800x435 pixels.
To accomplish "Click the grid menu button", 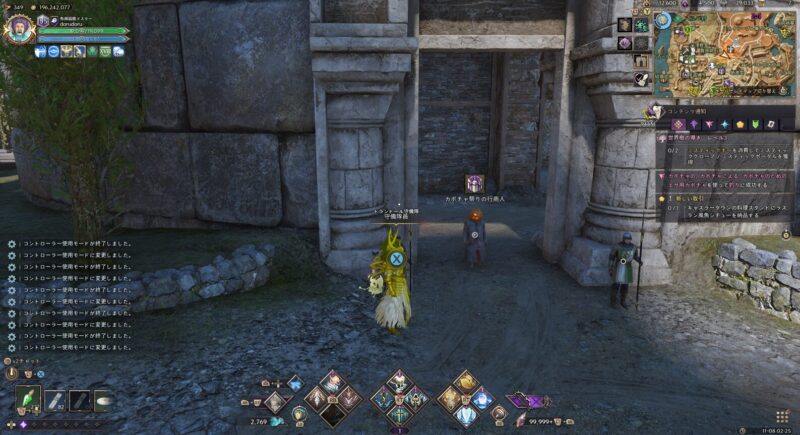I will 782,415.
